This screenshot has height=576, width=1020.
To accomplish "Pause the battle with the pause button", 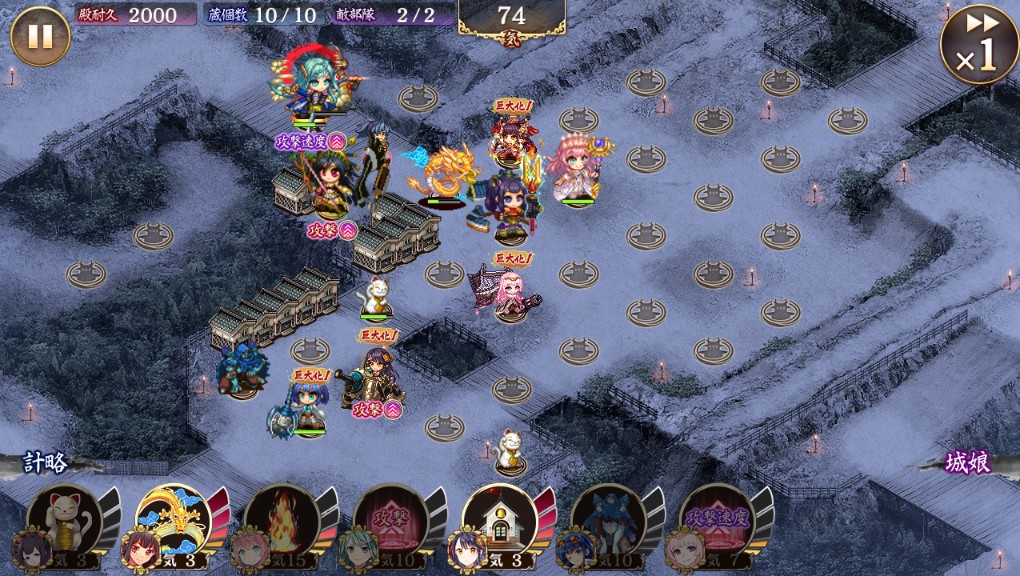I will [40, 36].
